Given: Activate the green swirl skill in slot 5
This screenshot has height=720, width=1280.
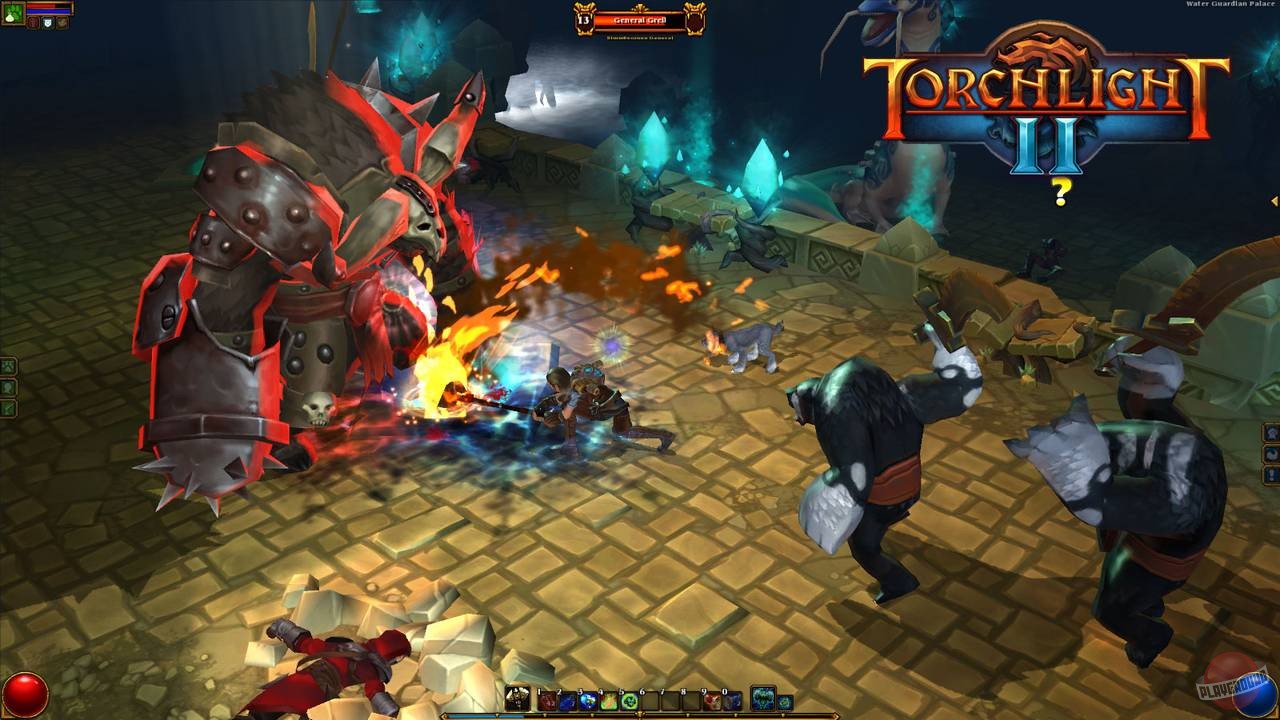Looking at the screenshot, I should 630,699.
